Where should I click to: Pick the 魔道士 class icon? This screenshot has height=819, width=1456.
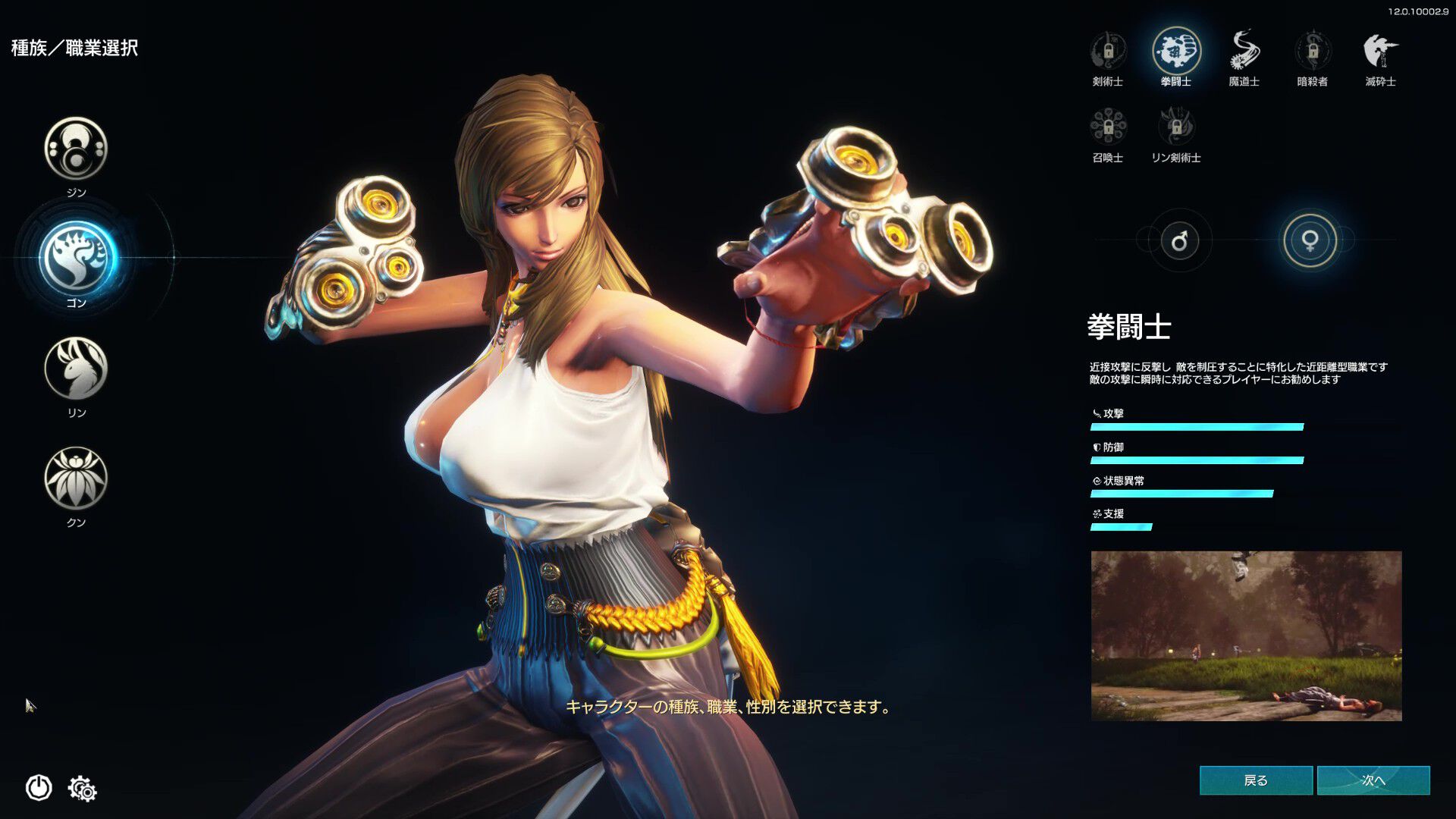pyautogui.click(x=1244, y=52)
